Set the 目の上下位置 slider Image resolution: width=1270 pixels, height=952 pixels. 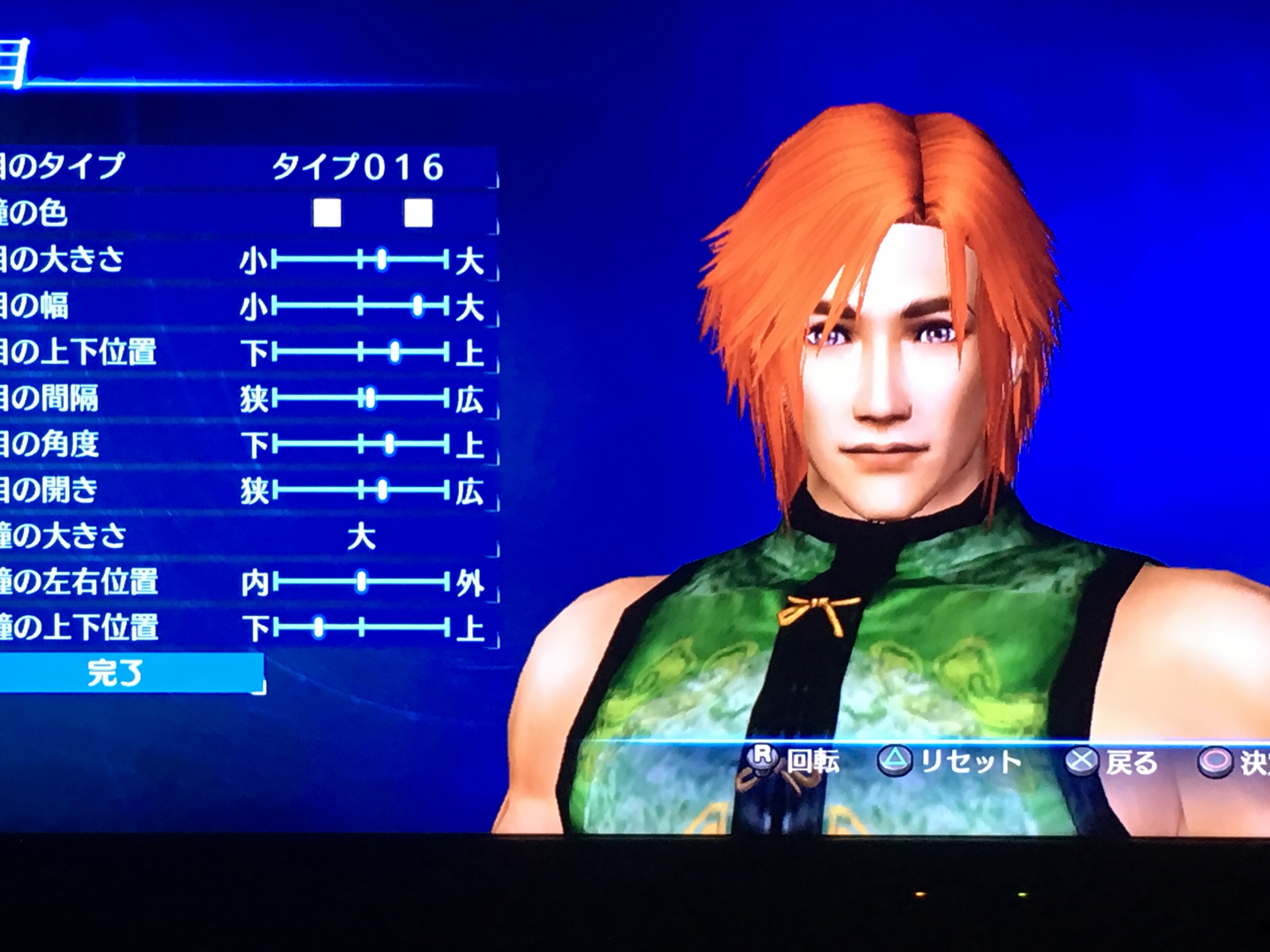pos(394,352)
